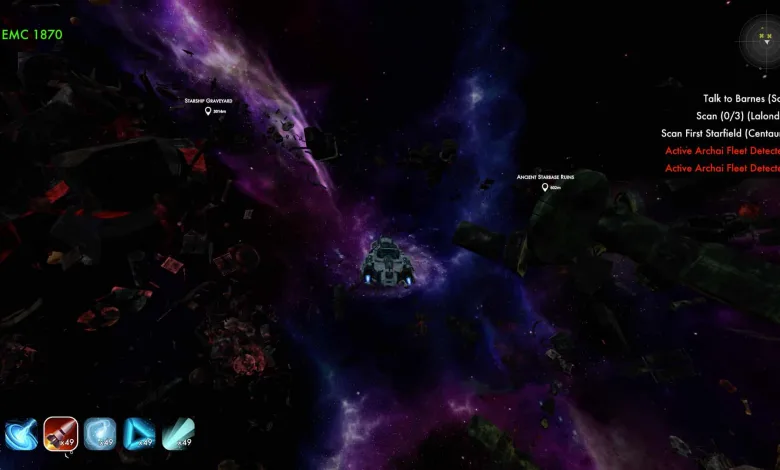
Task: Select the Scan (0/3) objective
Action: click(737, 116)
